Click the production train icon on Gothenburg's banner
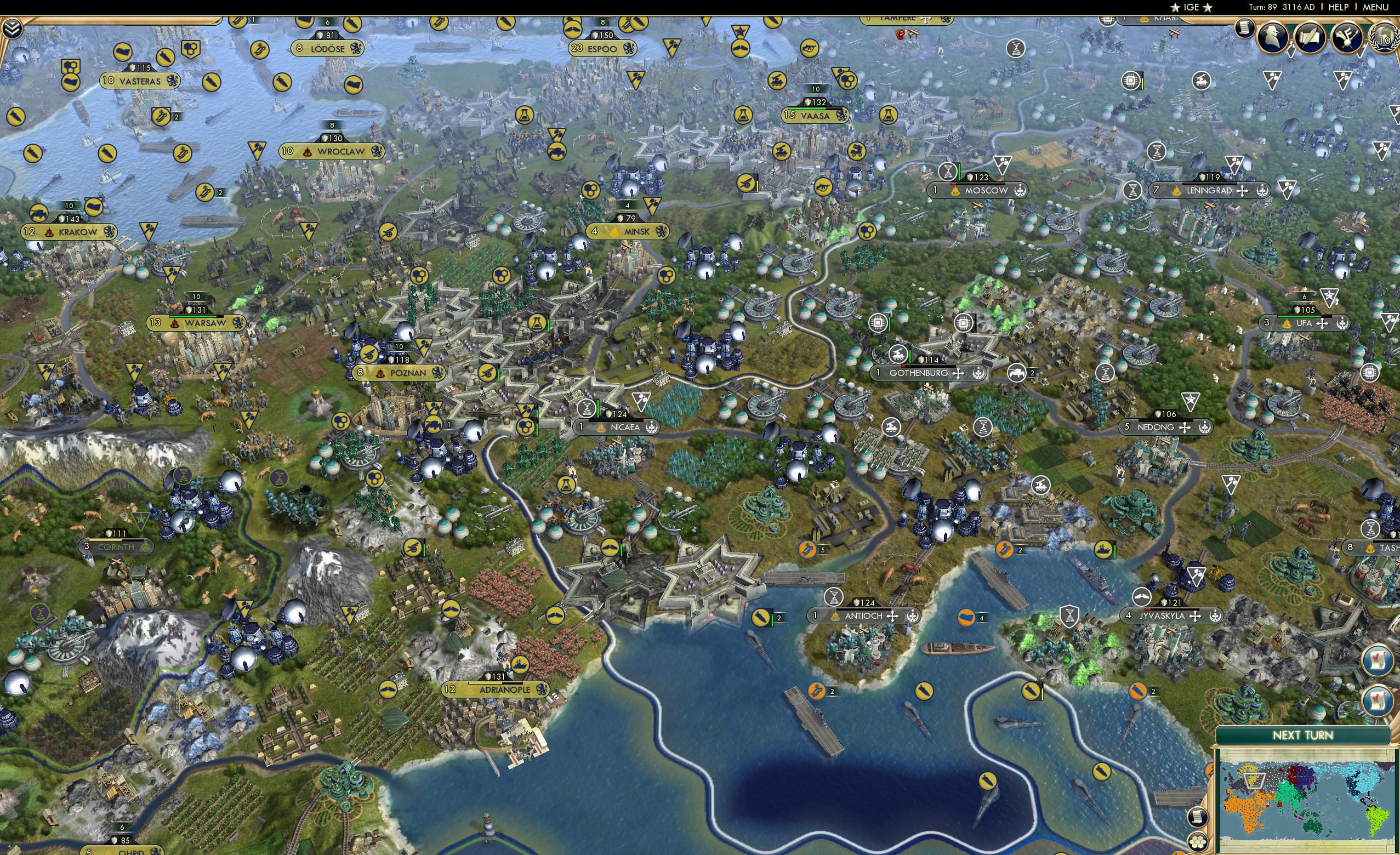The width and height of the screenshot is (1400, 855). pyautogui.click(x=899, y=355)
